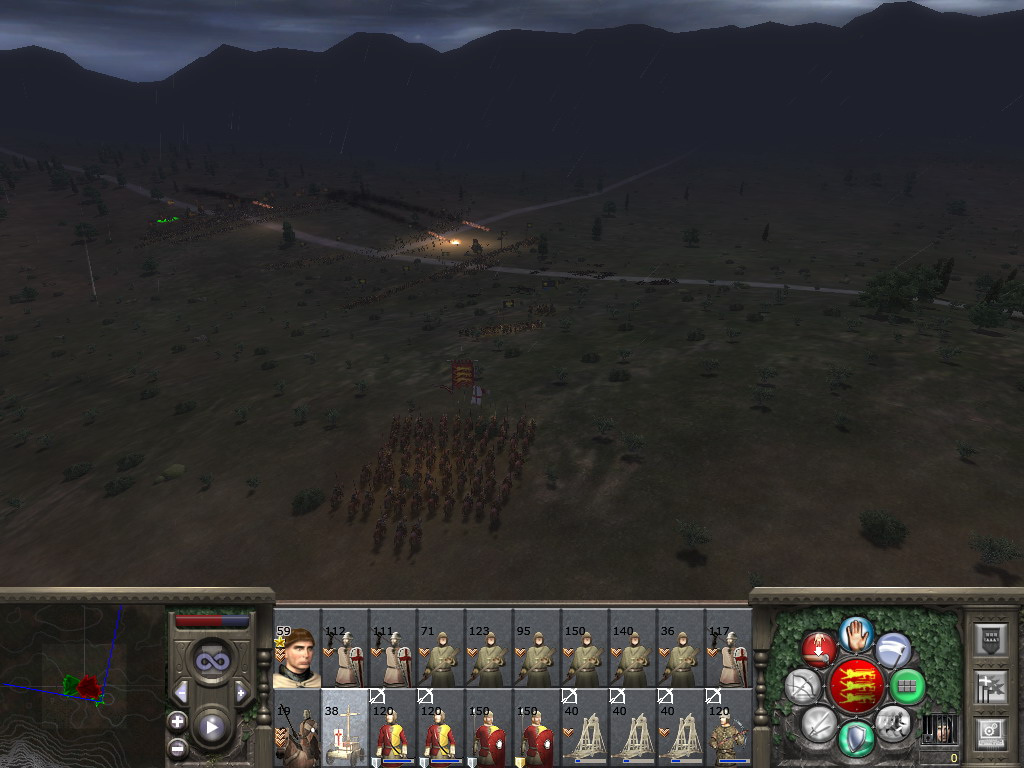Zoom in the minimap with the plus button
The width and height of the screenshot is (1024, 768).
[x=178, y=721]
